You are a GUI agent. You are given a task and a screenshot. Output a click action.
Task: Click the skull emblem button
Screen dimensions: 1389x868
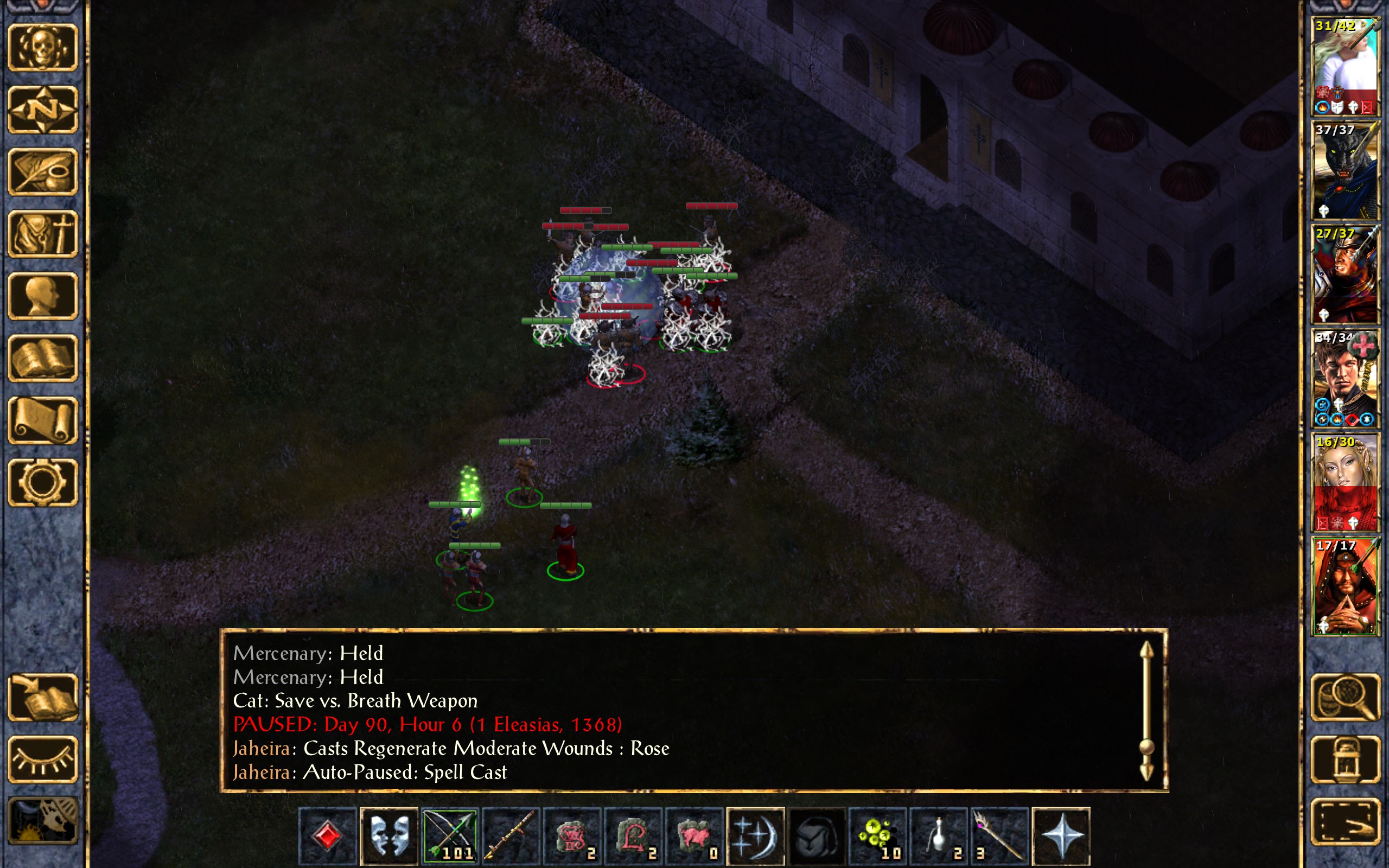tap(42, 48)
